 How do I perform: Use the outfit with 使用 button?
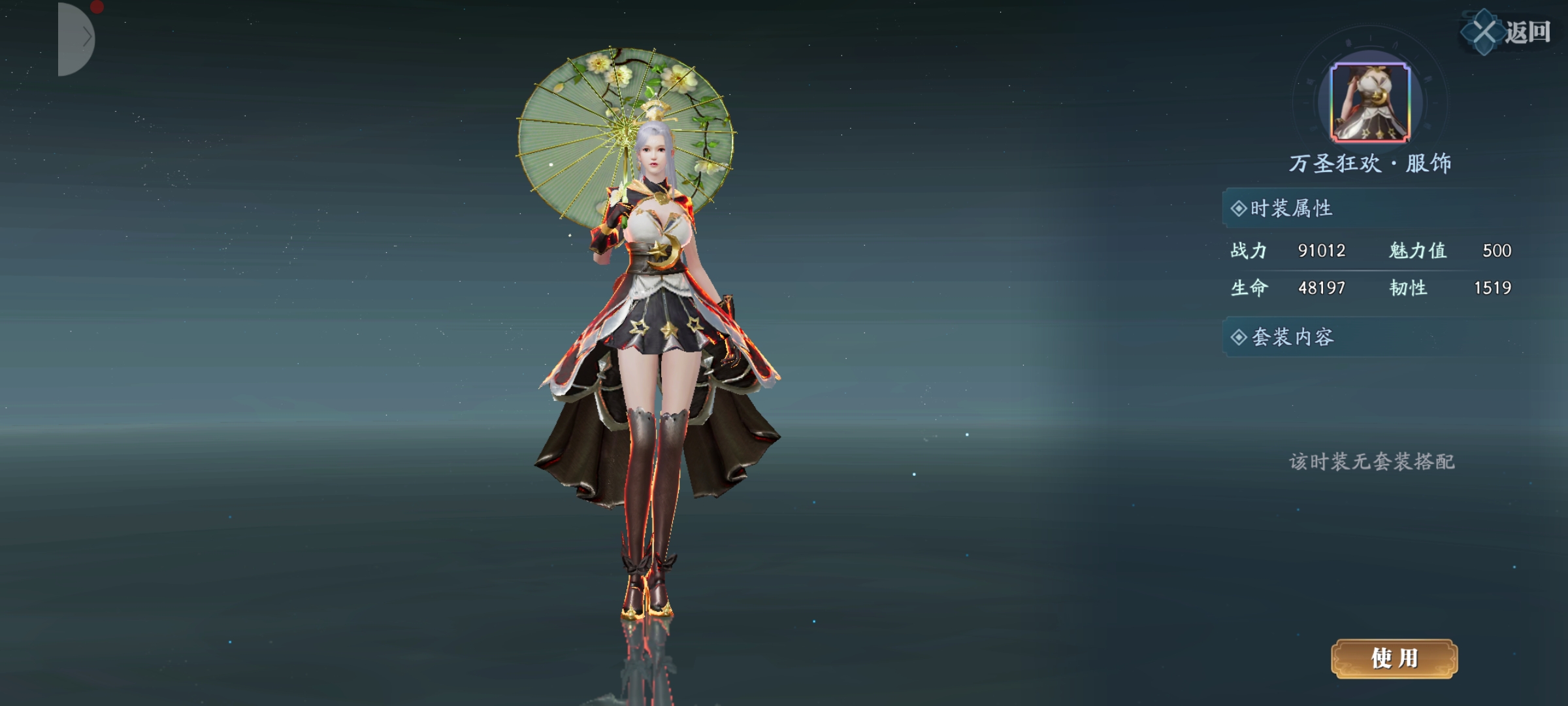coord(1394,658)
